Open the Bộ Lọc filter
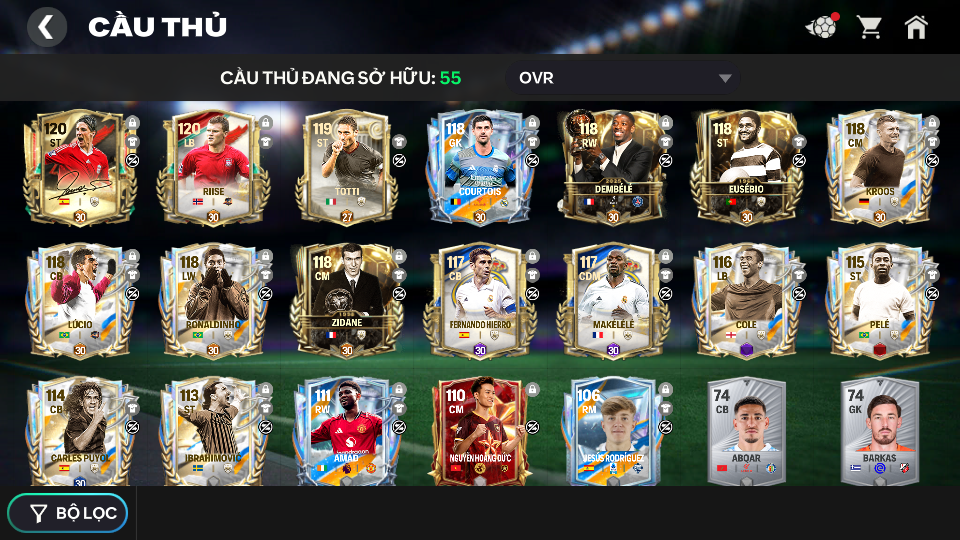This screenshot has height=540, width=960. coord(68,513)
